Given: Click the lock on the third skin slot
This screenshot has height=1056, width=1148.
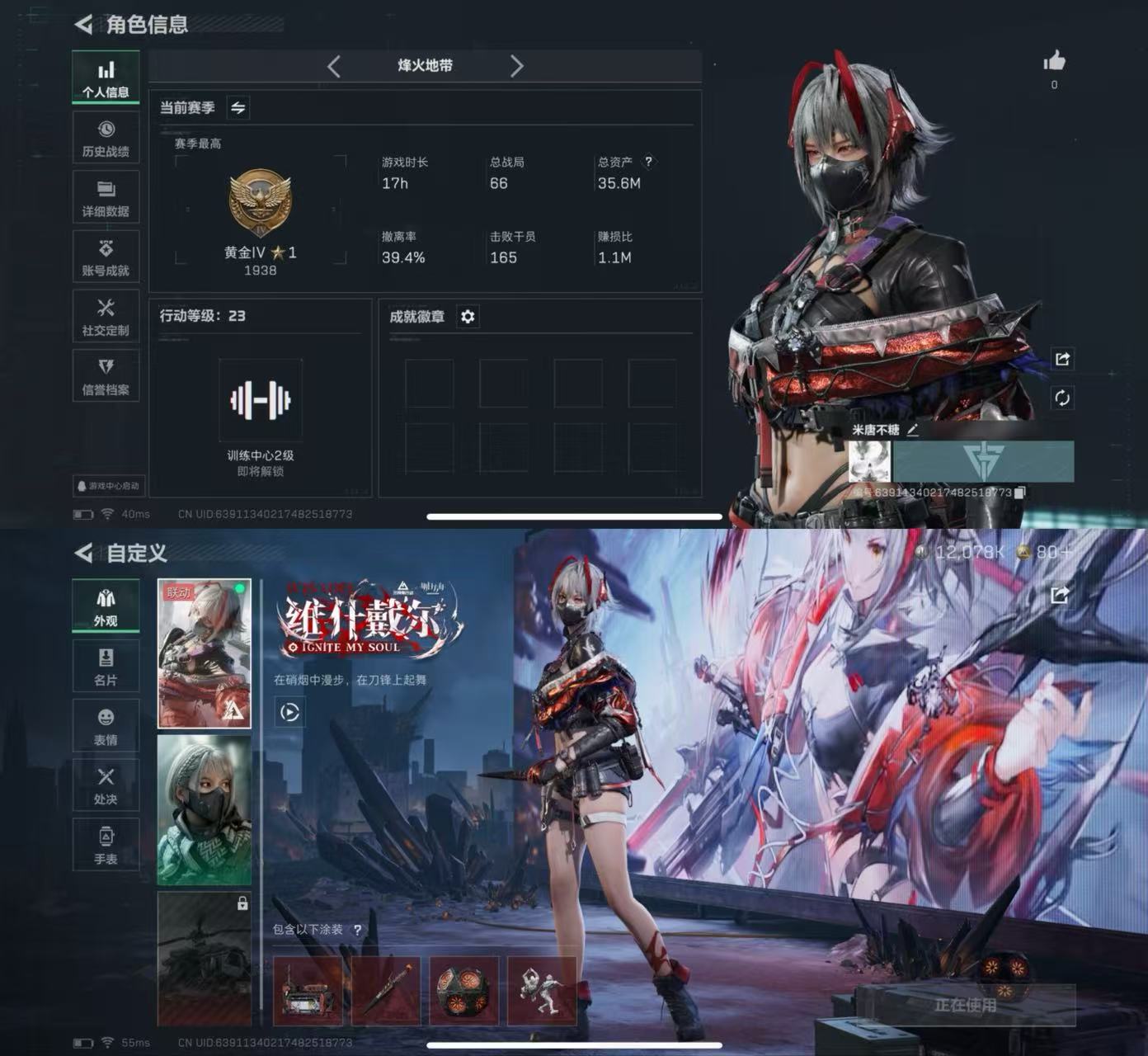Looking at the screenshot, I should pyautogui.click(x=242, y=905).
